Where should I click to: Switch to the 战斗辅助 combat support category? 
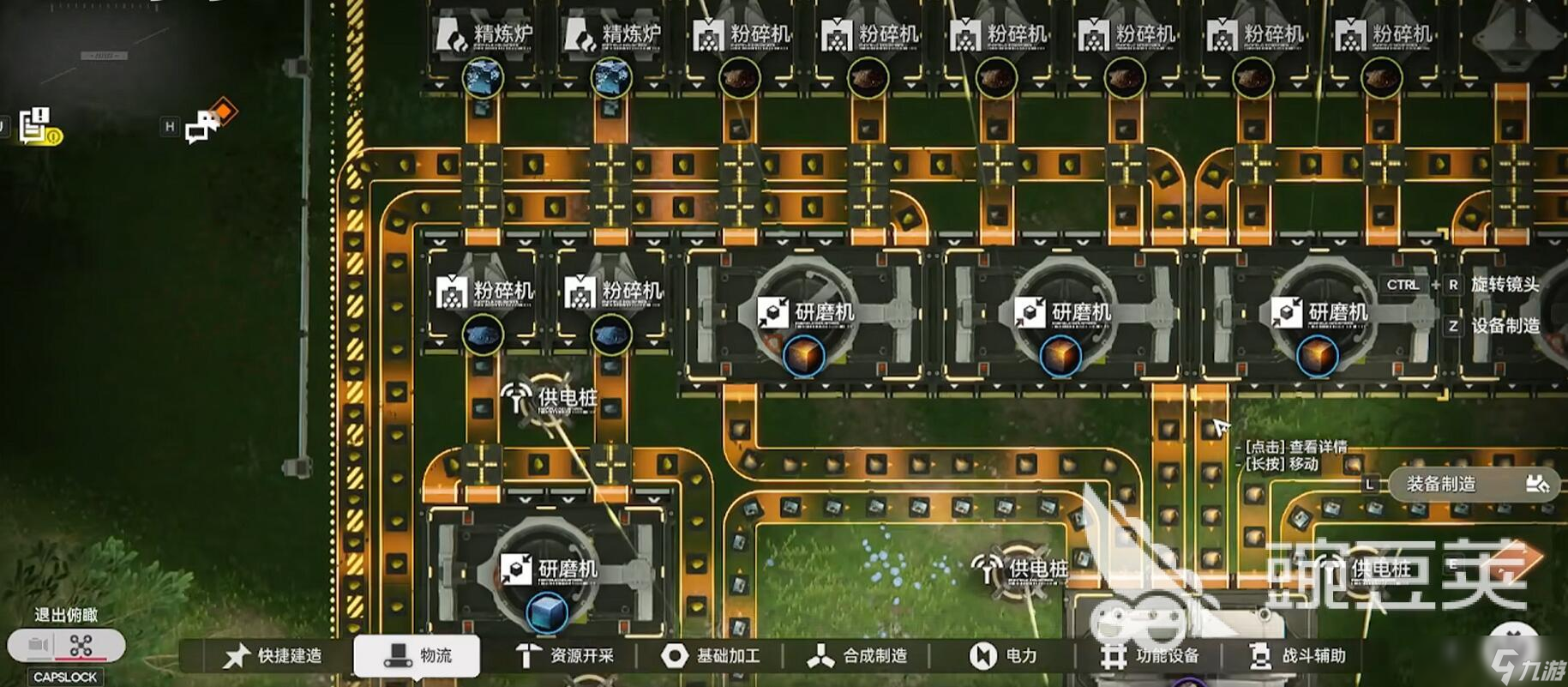pos(1297,656)
